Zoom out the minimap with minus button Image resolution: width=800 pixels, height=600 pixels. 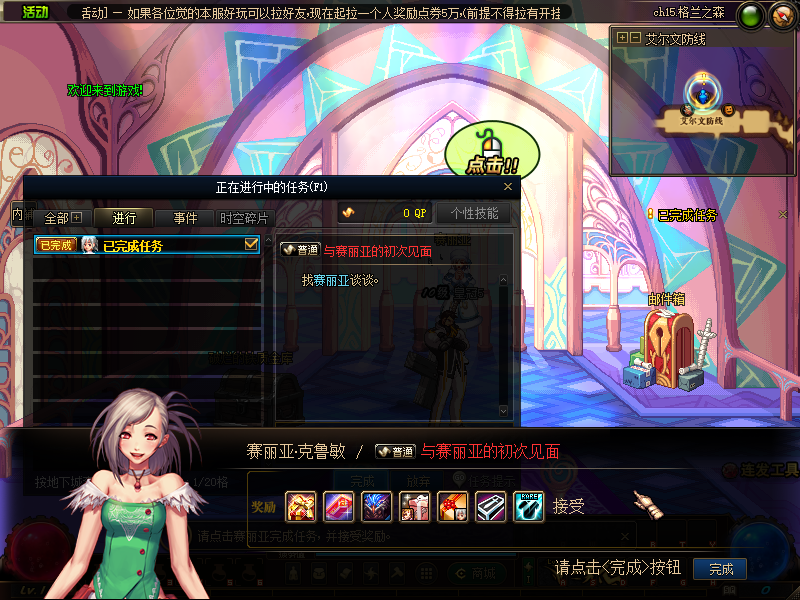click(635, 37)
